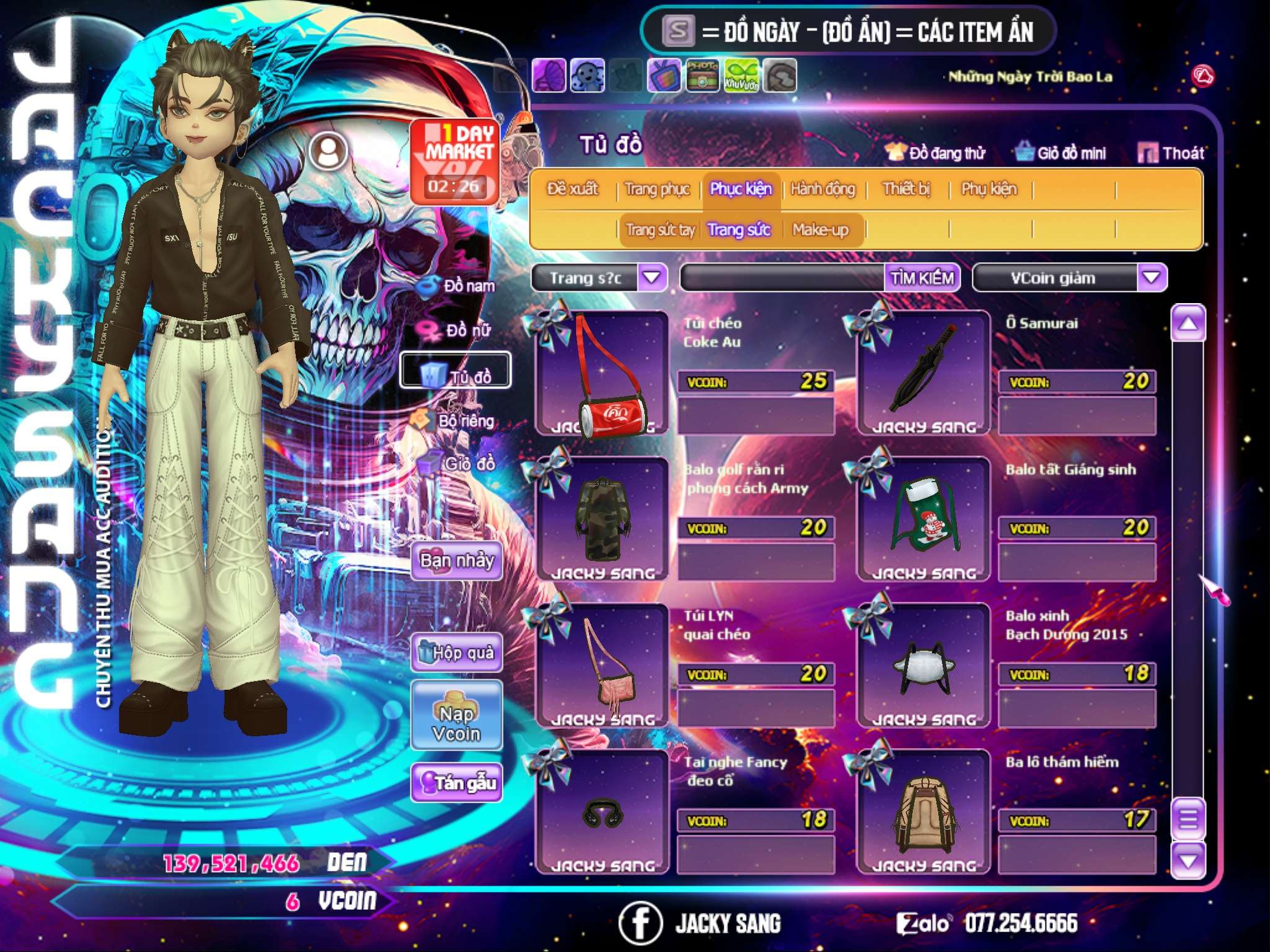Viewport: 1270px width, 952px height.
Task: Exit wardrobe with Thoát button
Action: [x=1171, y=153]
